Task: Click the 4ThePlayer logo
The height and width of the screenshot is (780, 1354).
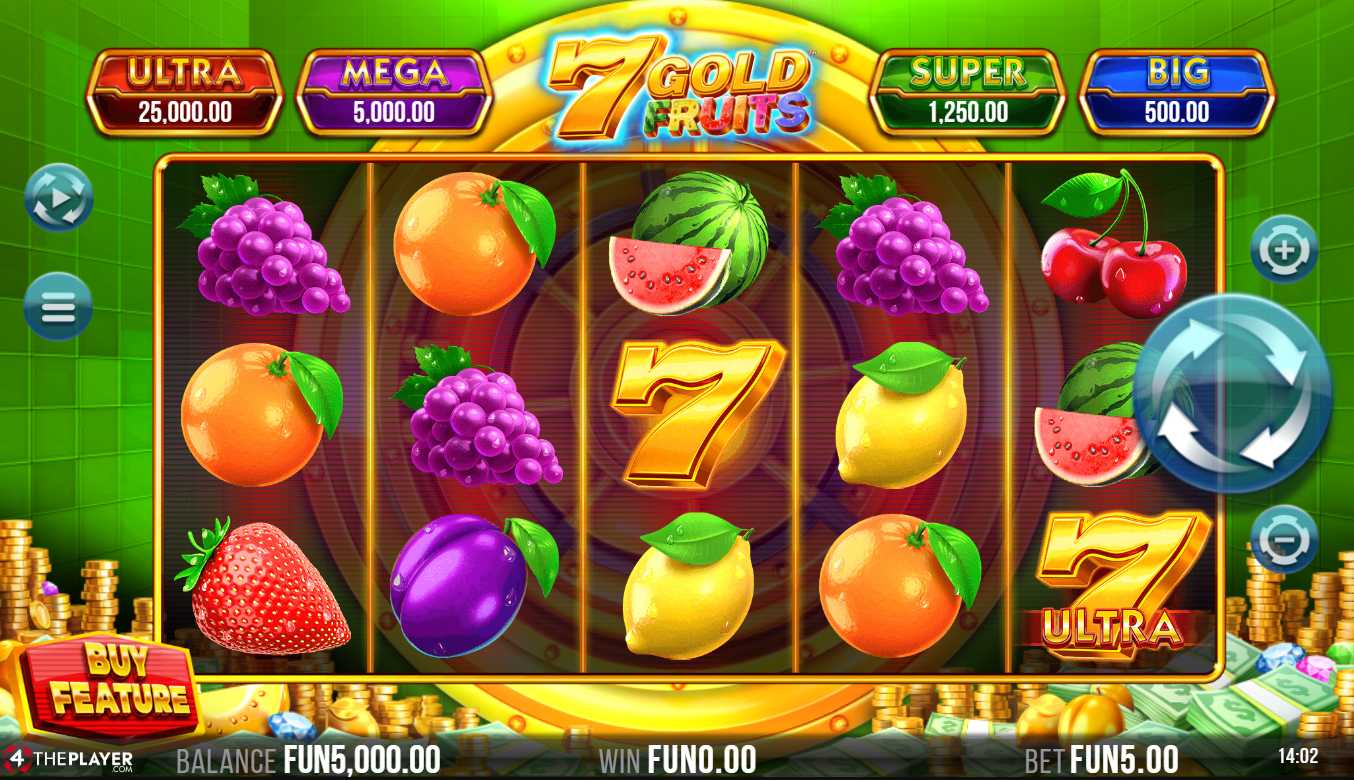Action: coord(68,758)
